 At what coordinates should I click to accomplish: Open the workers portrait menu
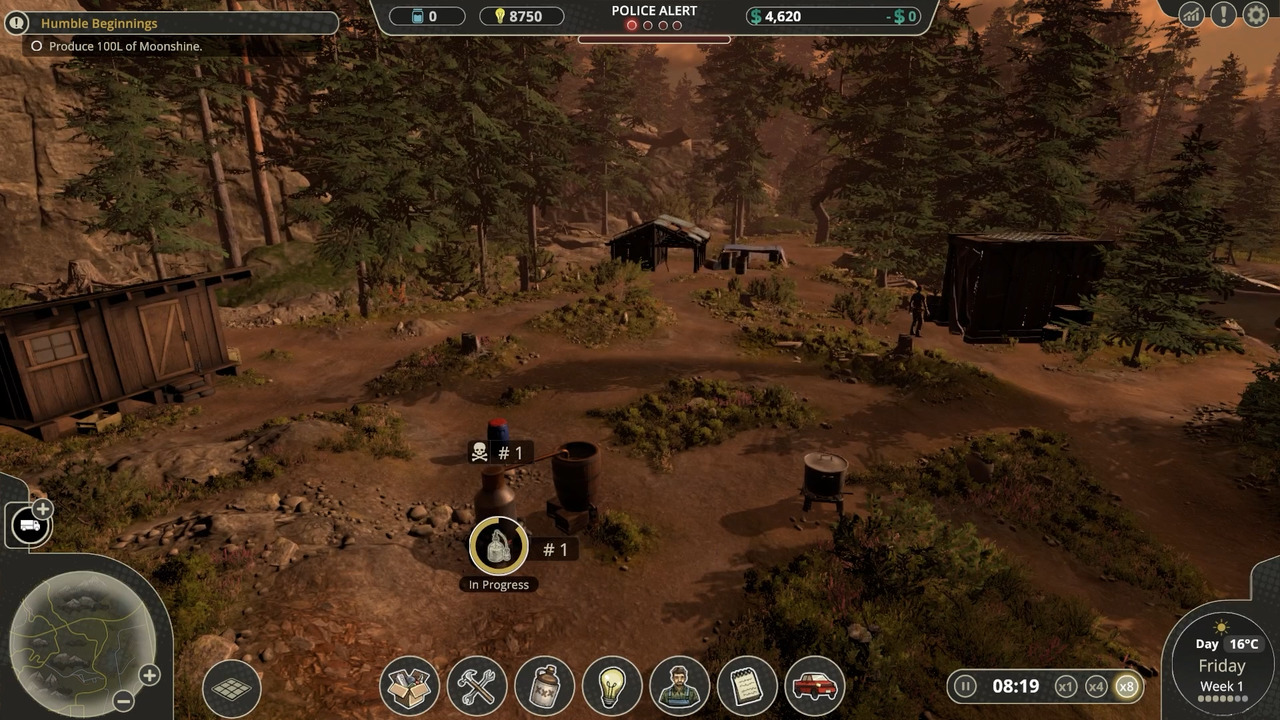680,687
